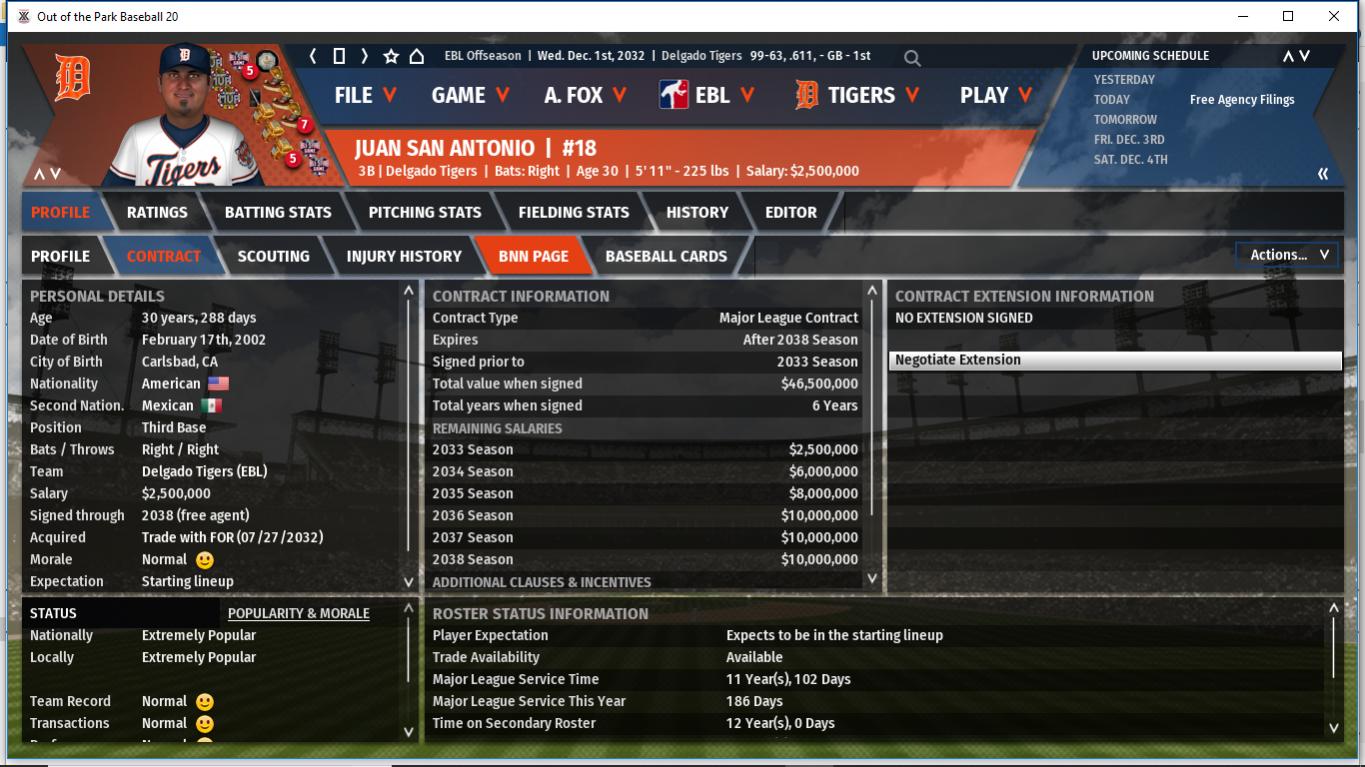Switch to the RATINGS tab

coord(157,212)
